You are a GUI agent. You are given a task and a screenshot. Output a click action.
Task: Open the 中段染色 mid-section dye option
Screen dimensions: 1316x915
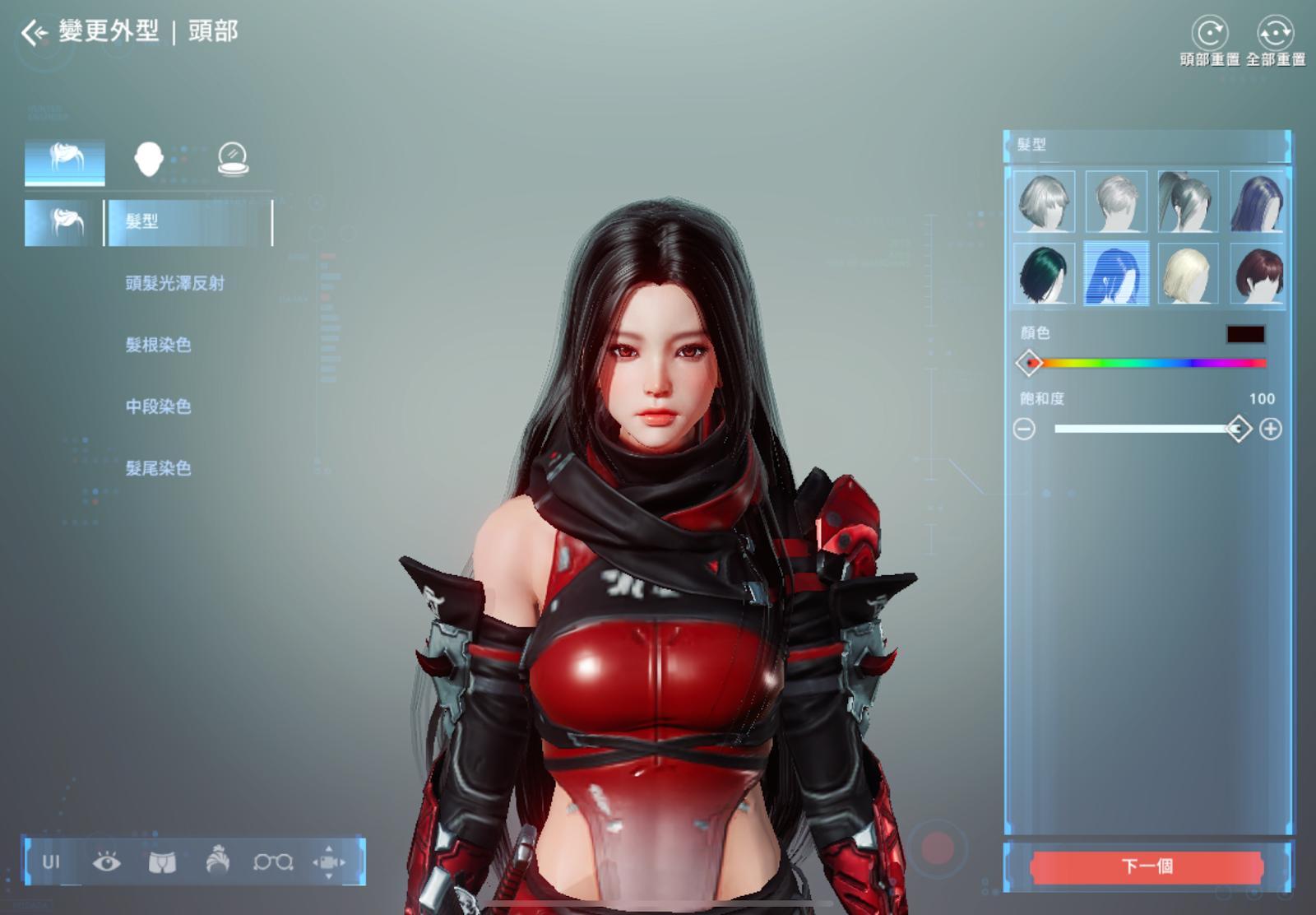click(x=158, y=406)
